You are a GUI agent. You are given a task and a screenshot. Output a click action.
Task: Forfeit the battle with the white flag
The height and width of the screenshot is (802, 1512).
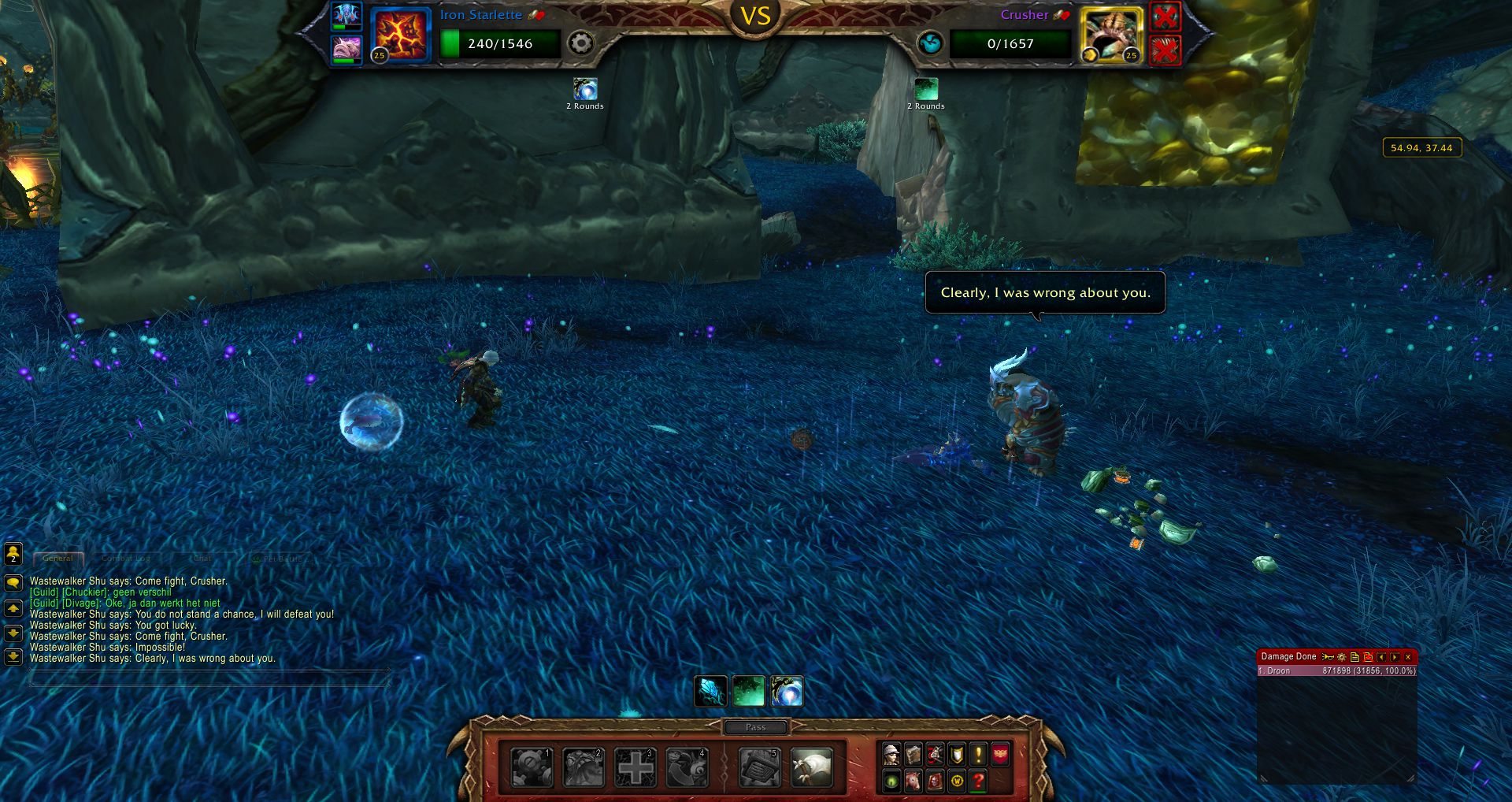pyautogui.click(x=811, y=767)
